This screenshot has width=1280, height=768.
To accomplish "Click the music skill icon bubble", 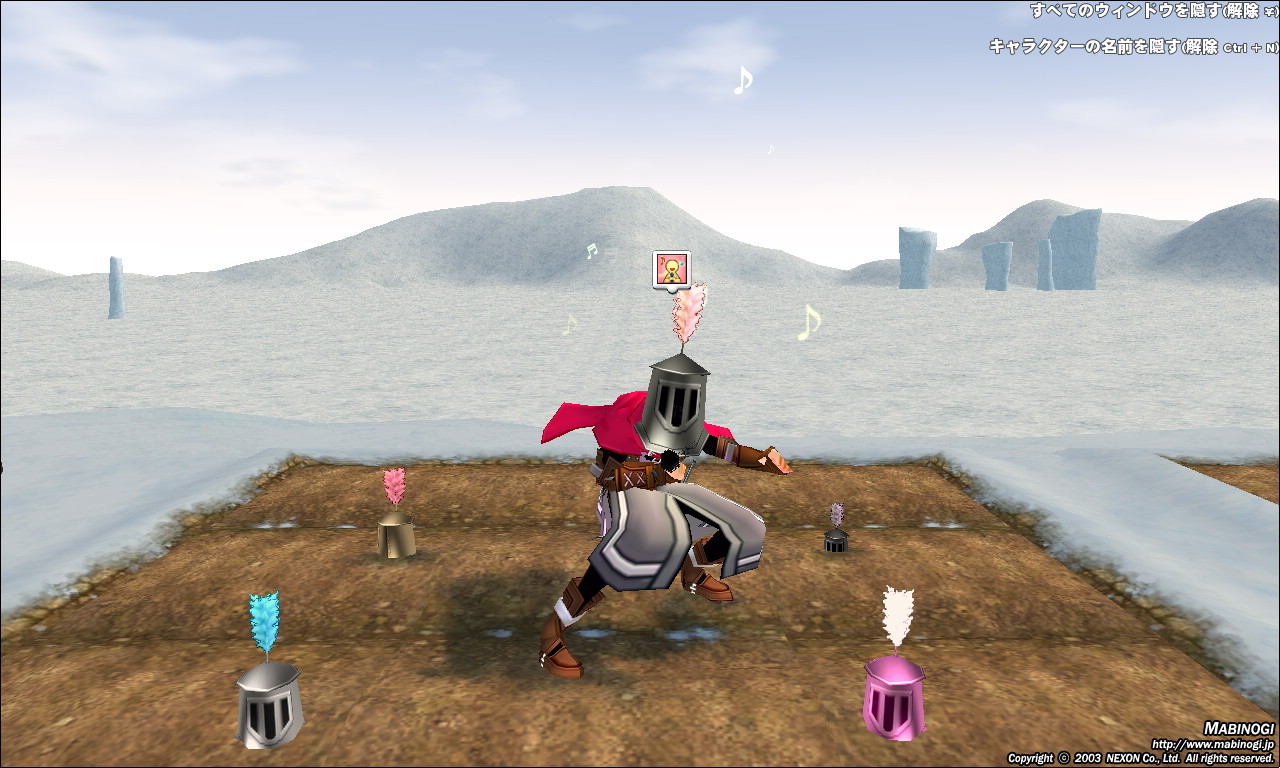I will (671, 268).
